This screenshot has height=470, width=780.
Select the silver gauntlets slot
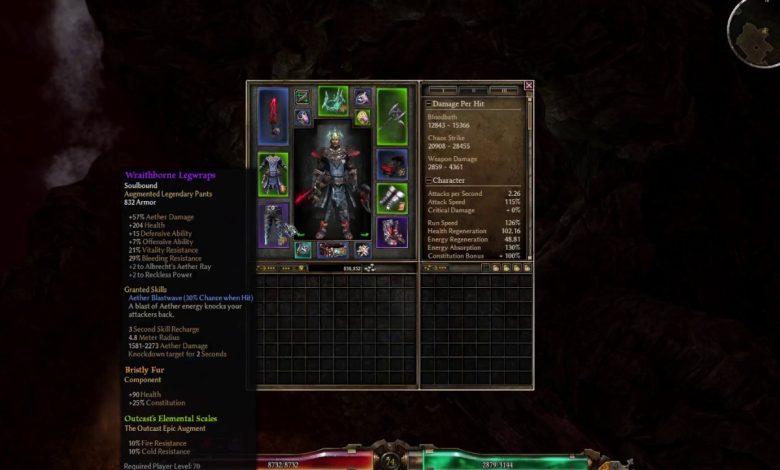[392, 198]
